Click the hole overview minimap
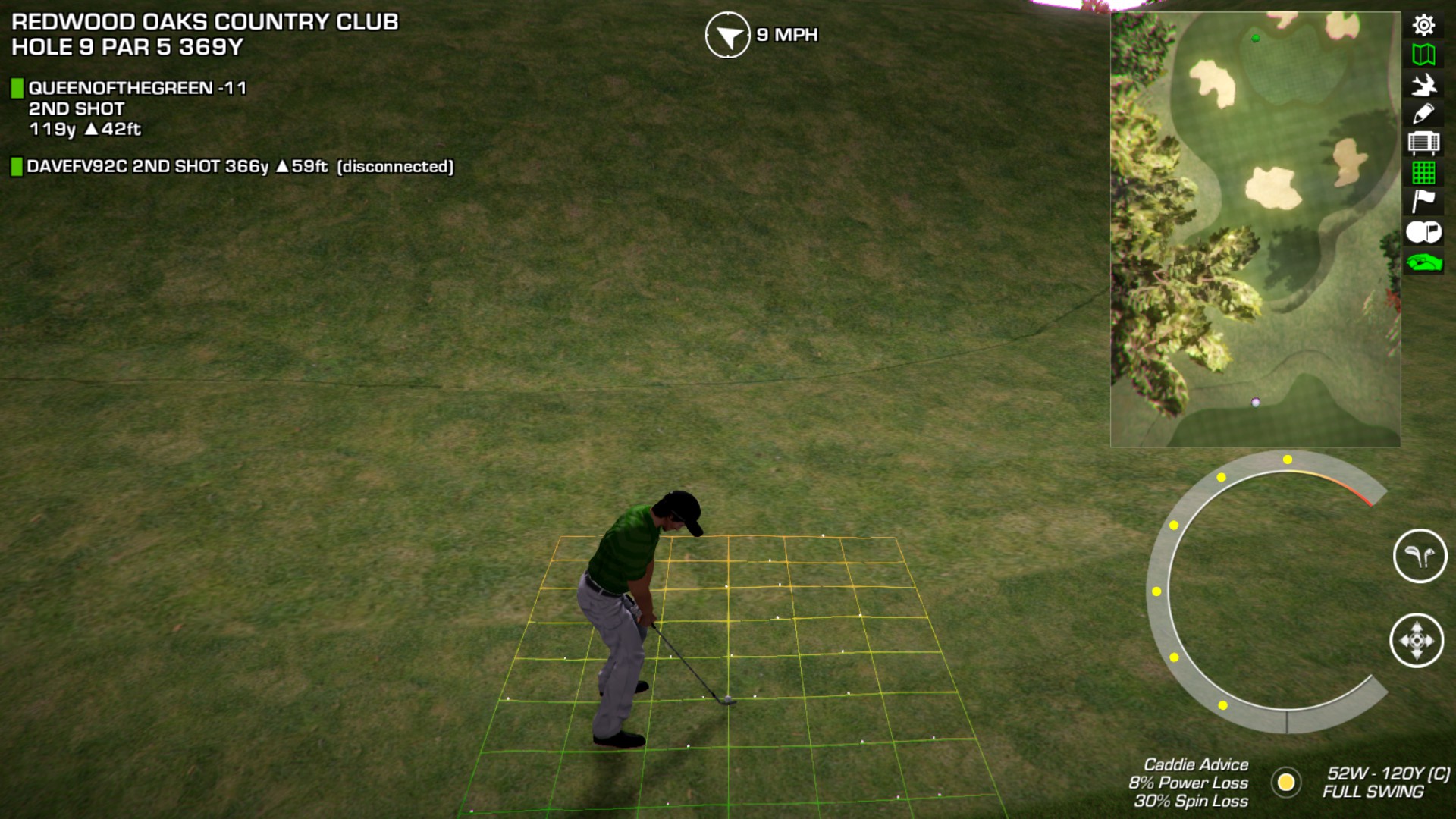Image resolution: width=1456 pixels, height=819 pixels. [1255, 229]
